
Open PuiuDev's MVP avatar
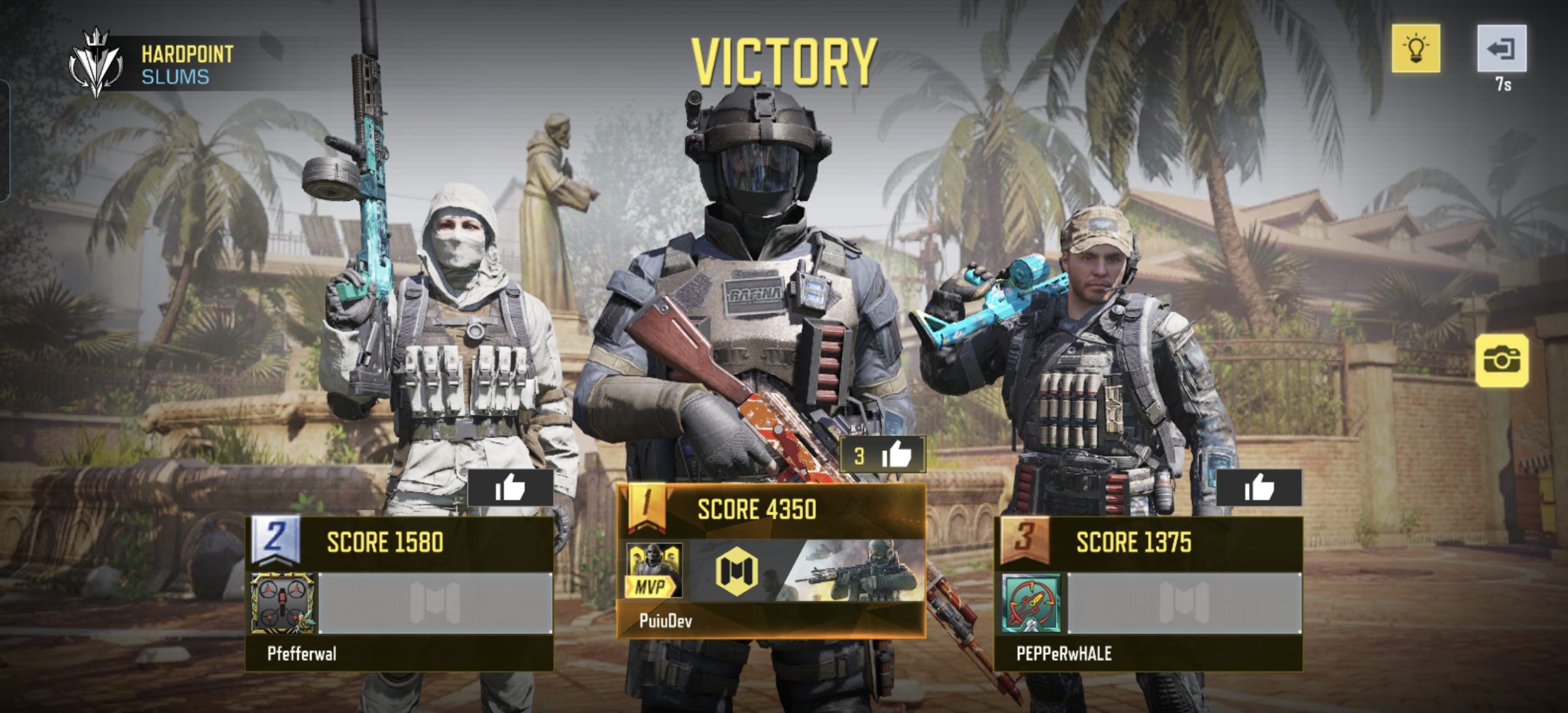654,570
